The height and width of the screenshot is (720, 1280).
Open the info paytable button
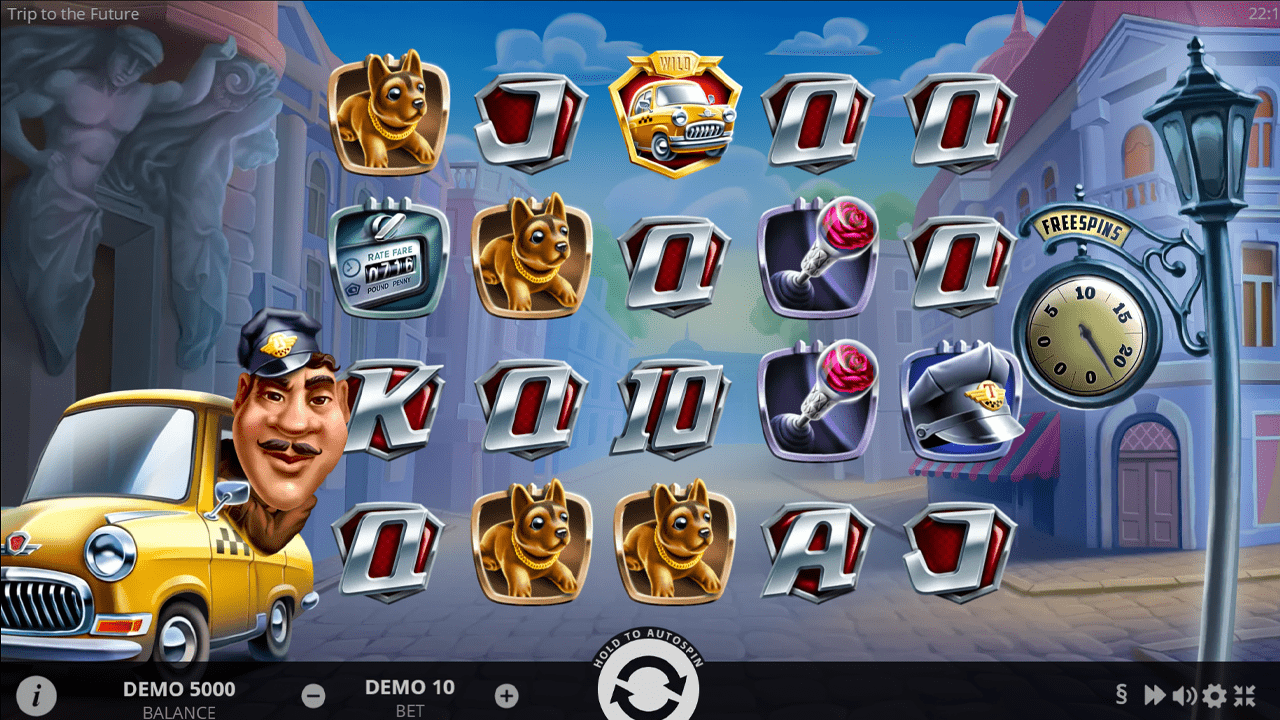coord(37,695)
